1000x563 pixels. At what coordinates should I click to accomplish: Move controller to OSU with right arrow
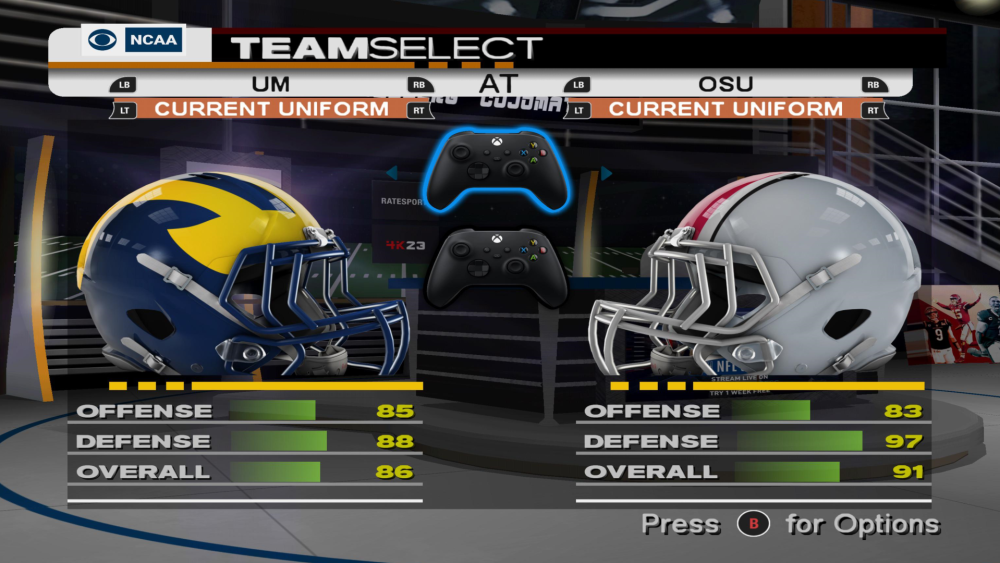(606, 173)
